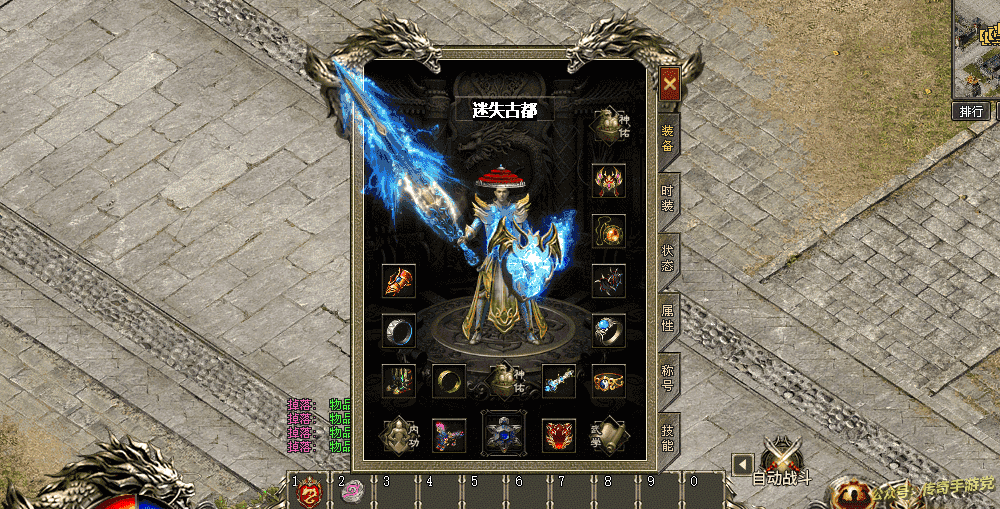
Task: Switch to the 状态 status tab
Action: point(668,260)
